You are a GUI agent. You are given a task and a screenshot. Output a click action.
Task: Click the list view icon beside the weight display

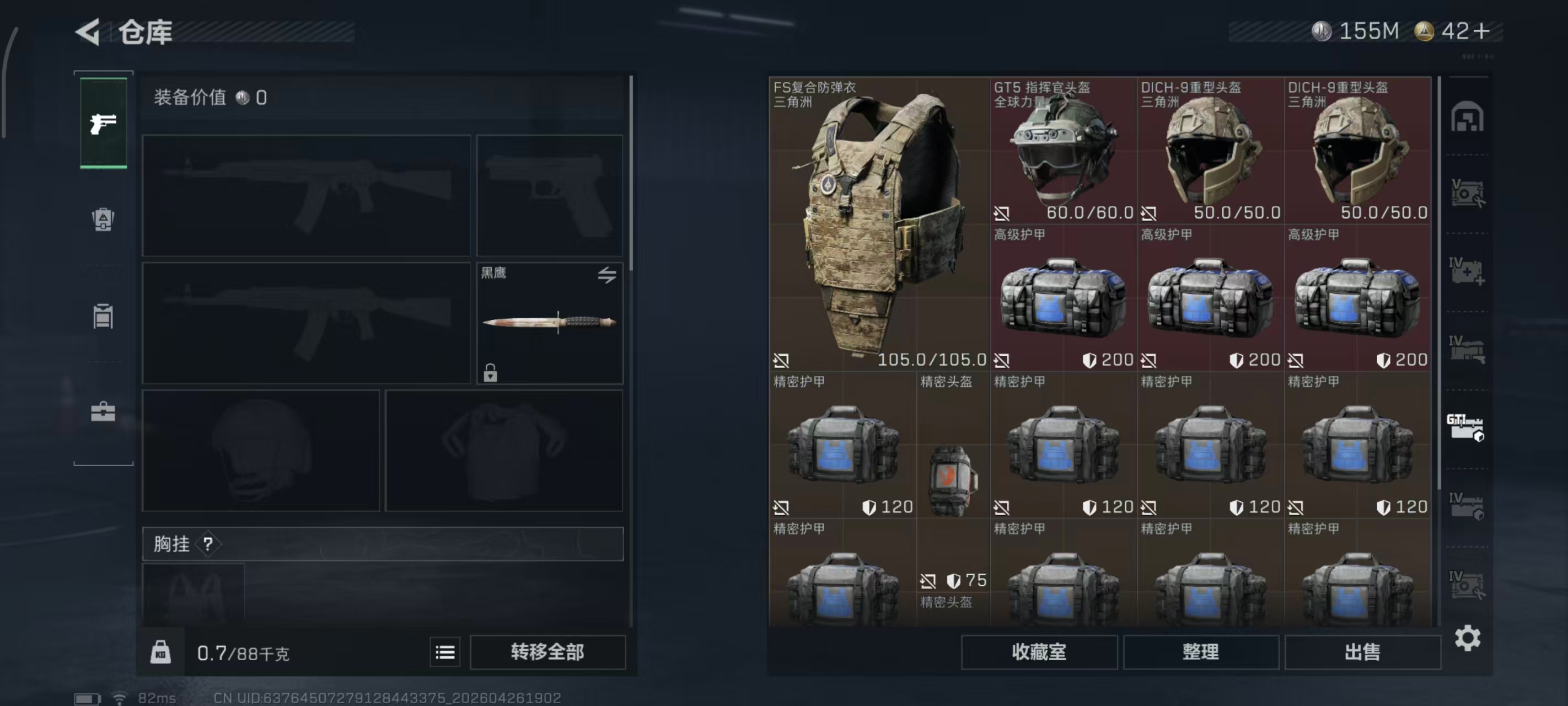445,652
